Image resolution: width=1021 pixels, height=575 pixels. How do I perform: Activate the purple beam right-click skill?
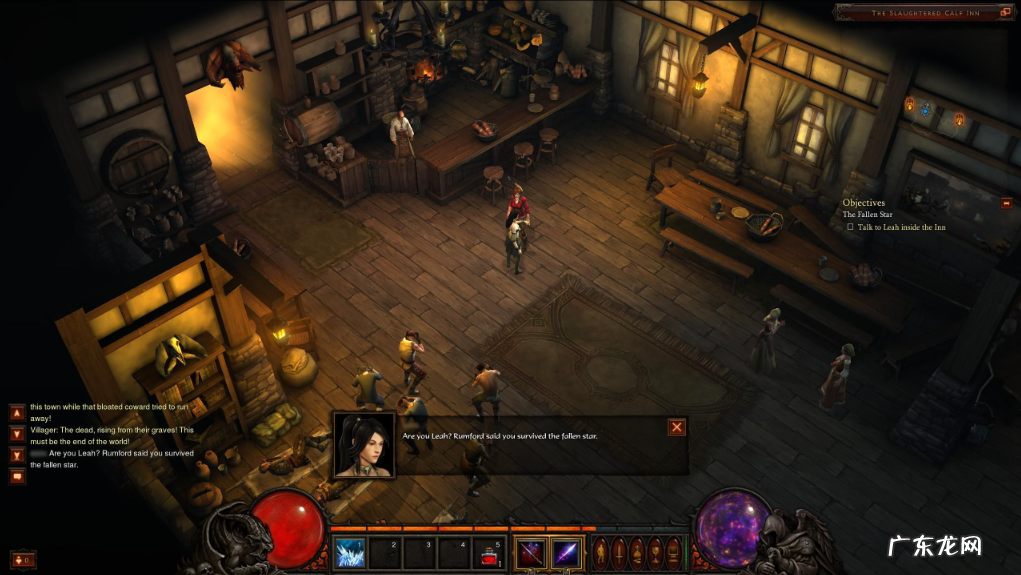pyautogui.click(x=566, y=552)
